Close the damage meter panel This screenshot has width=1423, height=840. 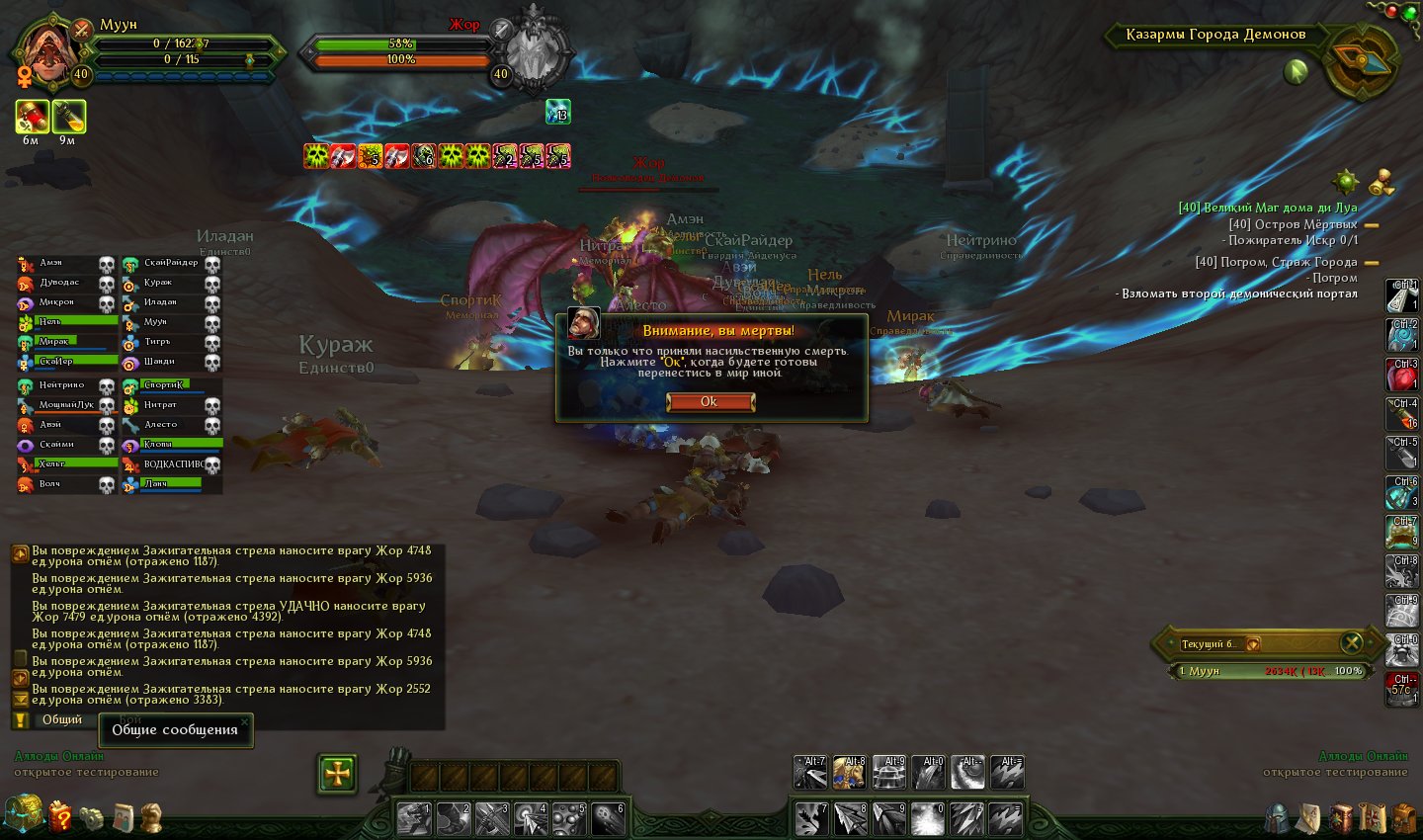[x=1351, y=643]
